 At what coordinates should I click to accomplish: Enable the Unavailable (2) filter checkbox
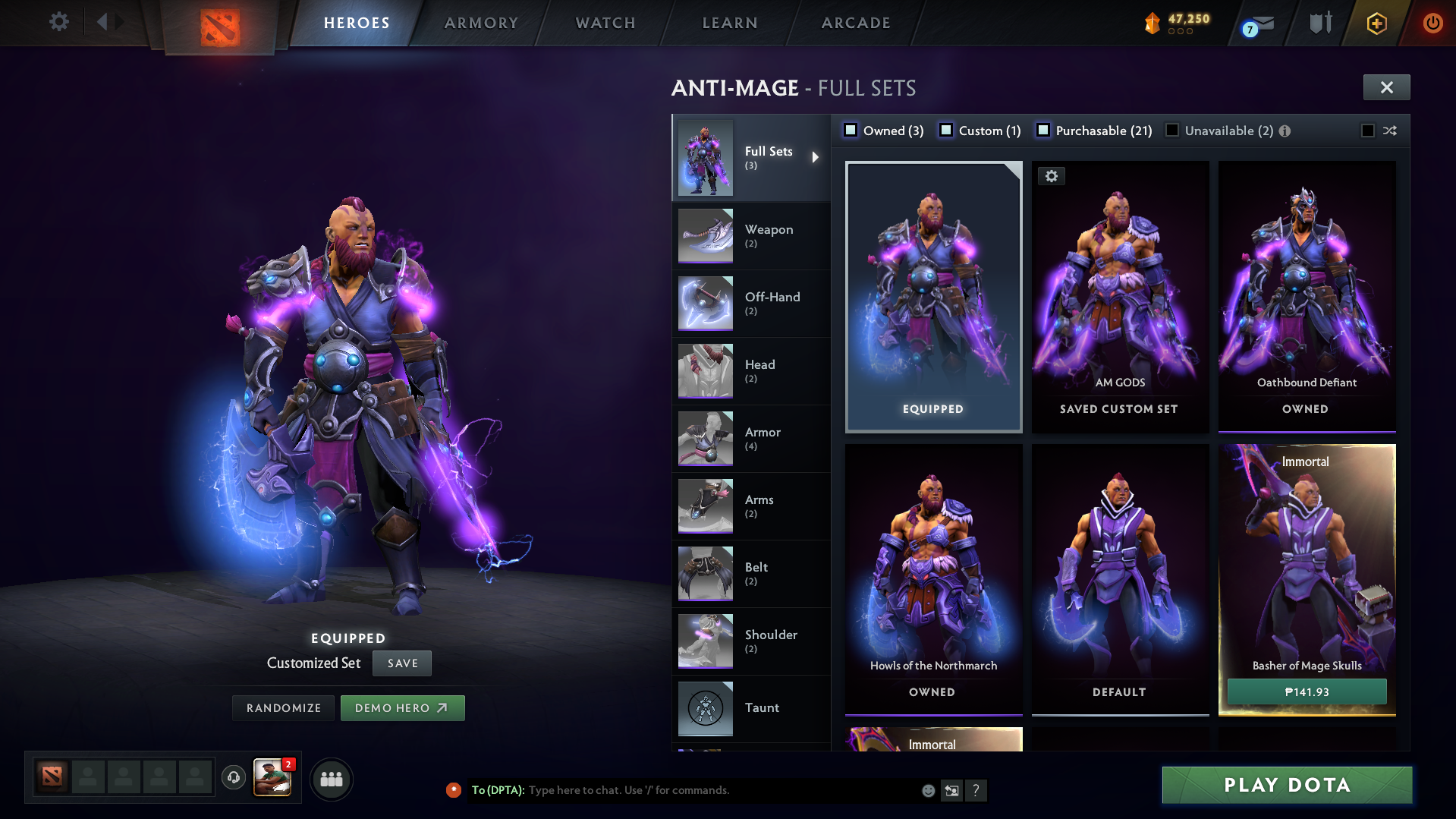pyautogui.click(x=1171, y=130)
